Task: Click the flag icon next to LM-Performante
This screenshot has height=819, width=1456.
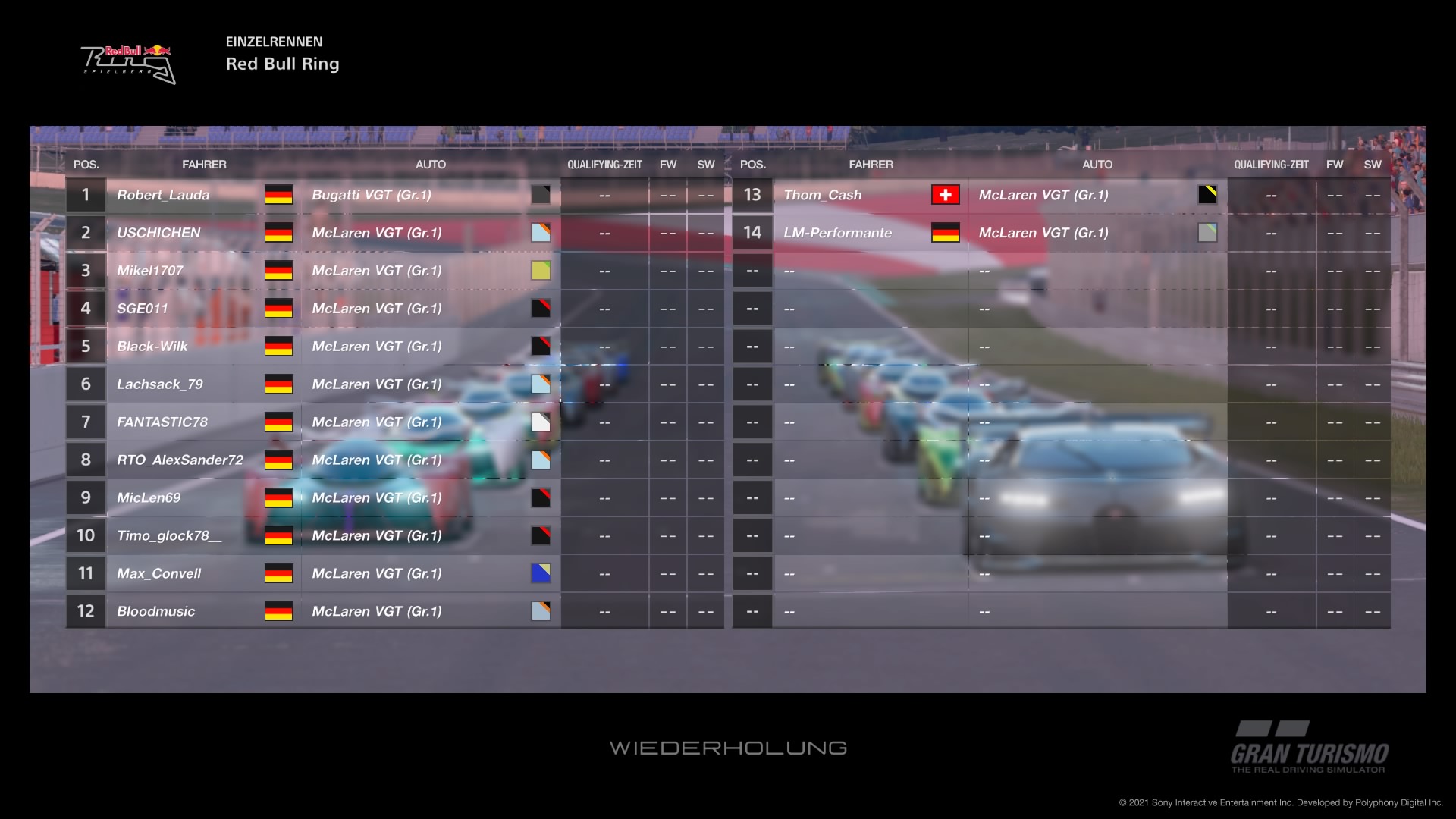Action: pyautogui.click(x=947, y=233)
